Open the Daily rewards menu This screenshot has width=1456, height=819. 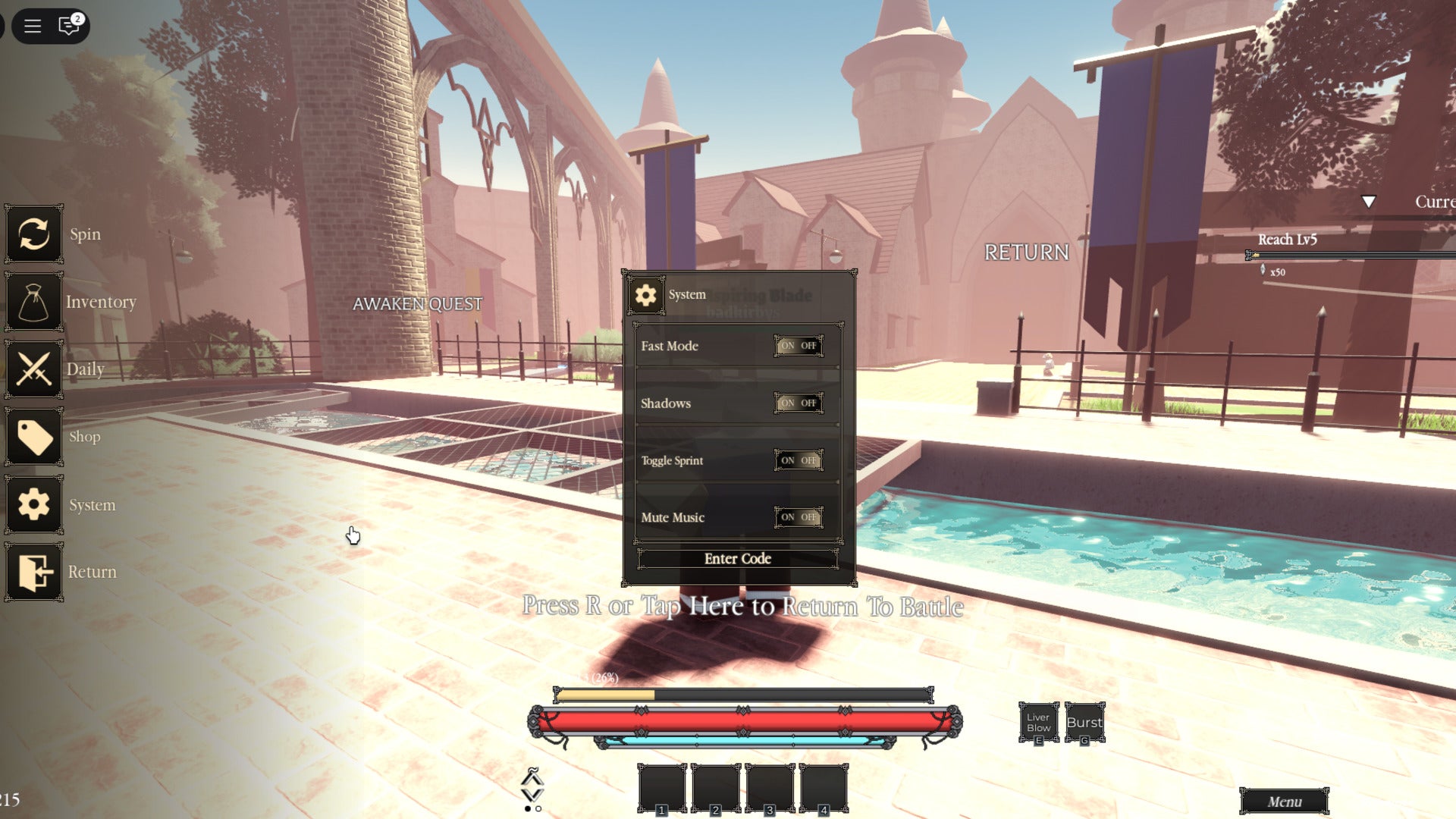coord(34,369)
